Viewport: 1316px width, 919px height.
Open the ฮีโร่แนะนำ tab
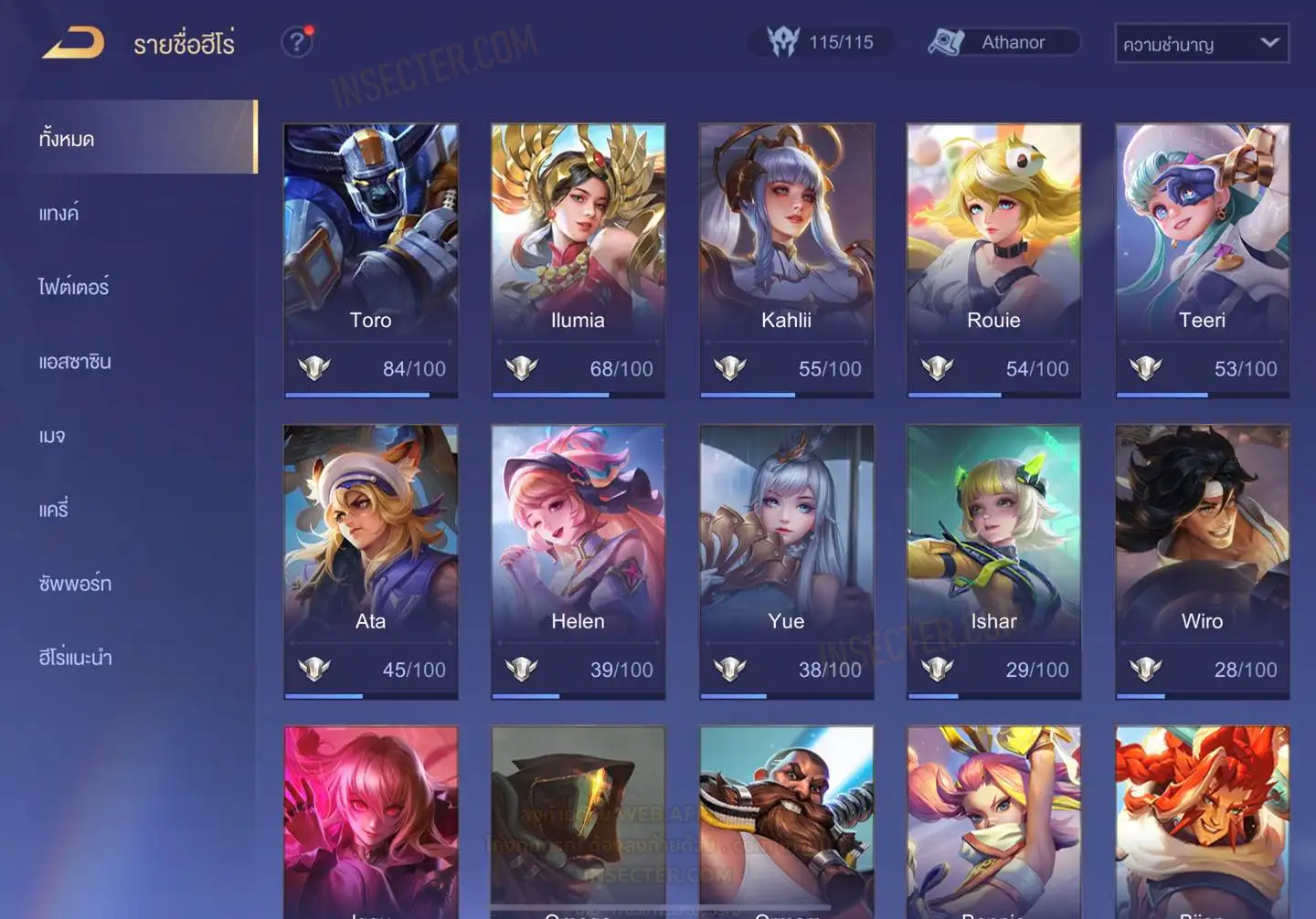click(75, 658)
